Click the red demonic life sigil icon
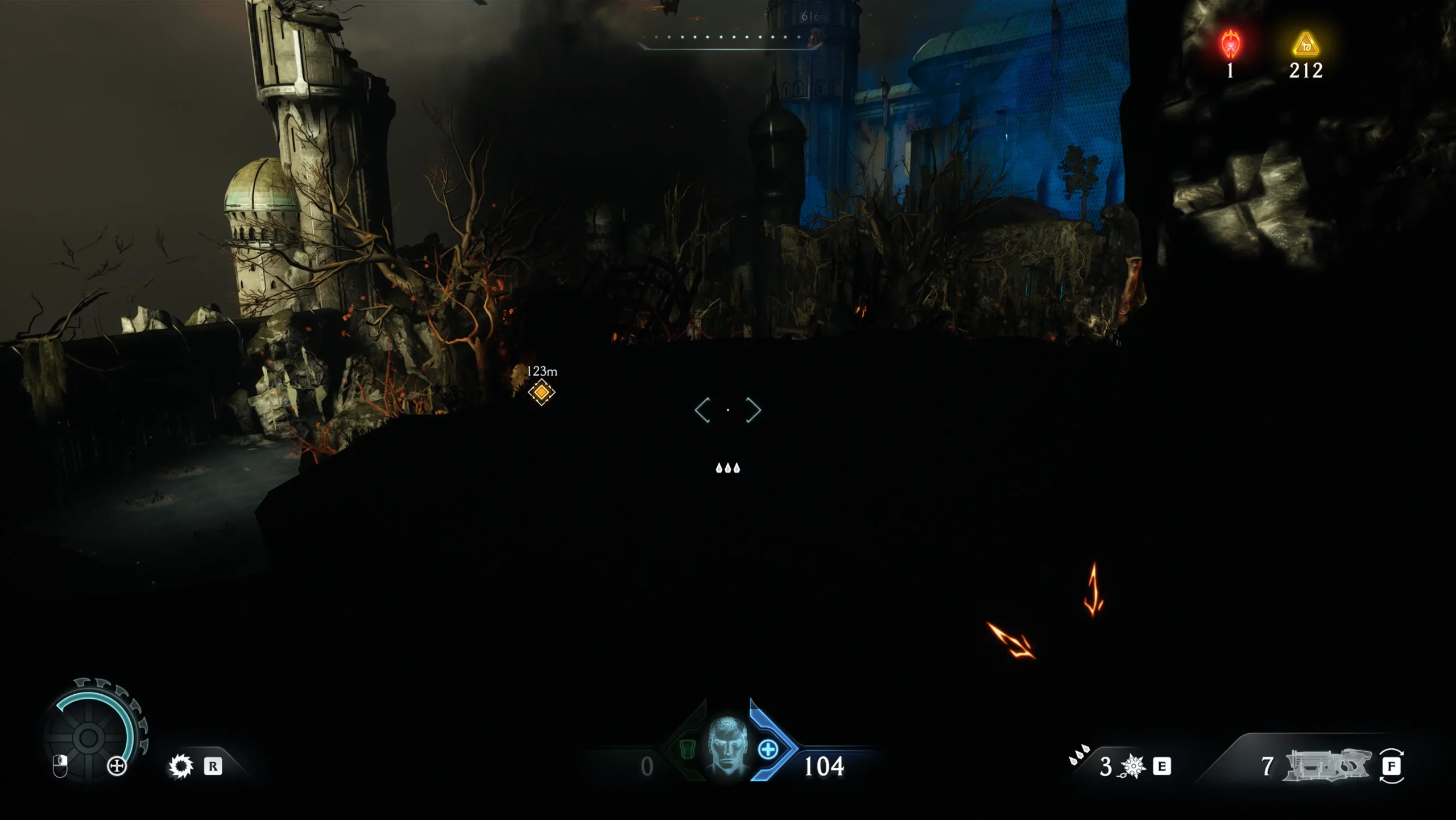1456x820 pixels. click(x=1231, y=44)
